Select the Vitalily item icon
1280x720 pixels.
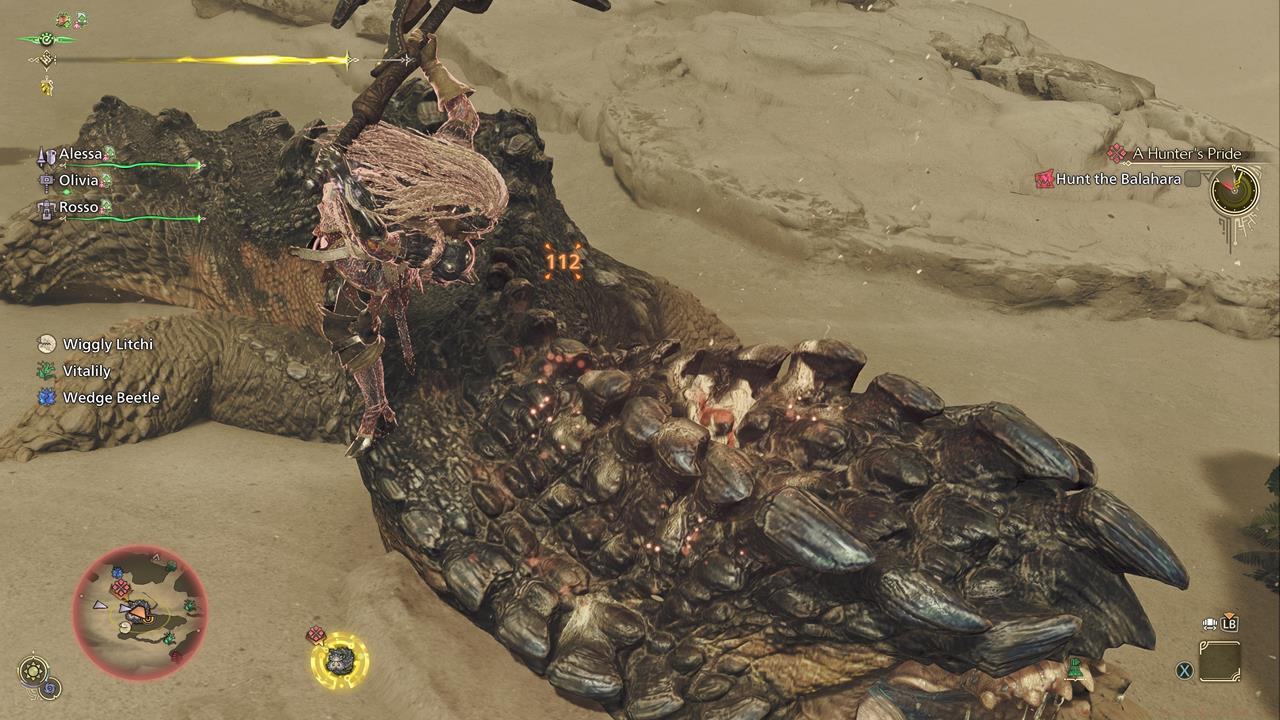(45, 372)
